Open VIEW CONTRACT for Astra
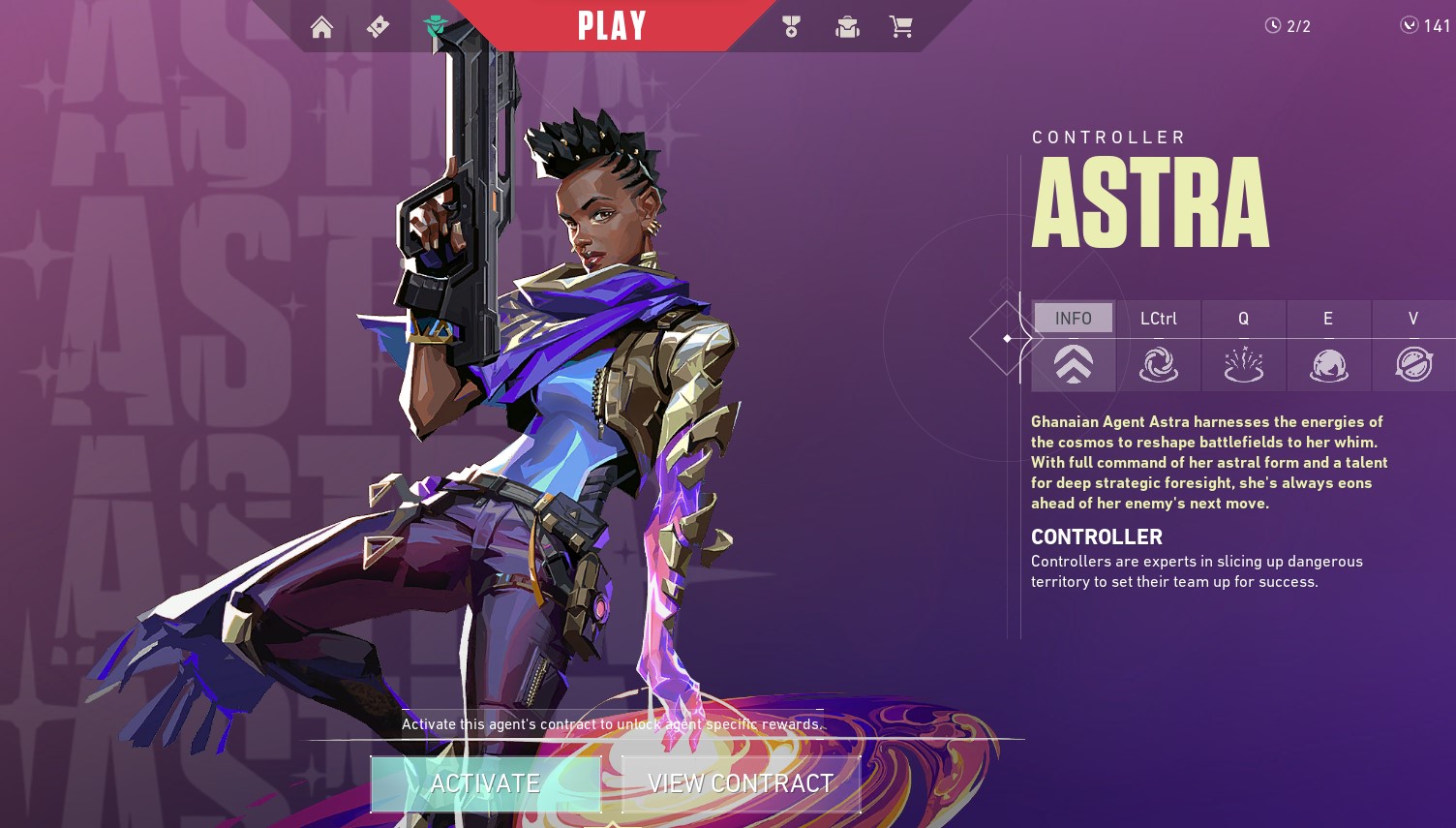 coord(741,783)
